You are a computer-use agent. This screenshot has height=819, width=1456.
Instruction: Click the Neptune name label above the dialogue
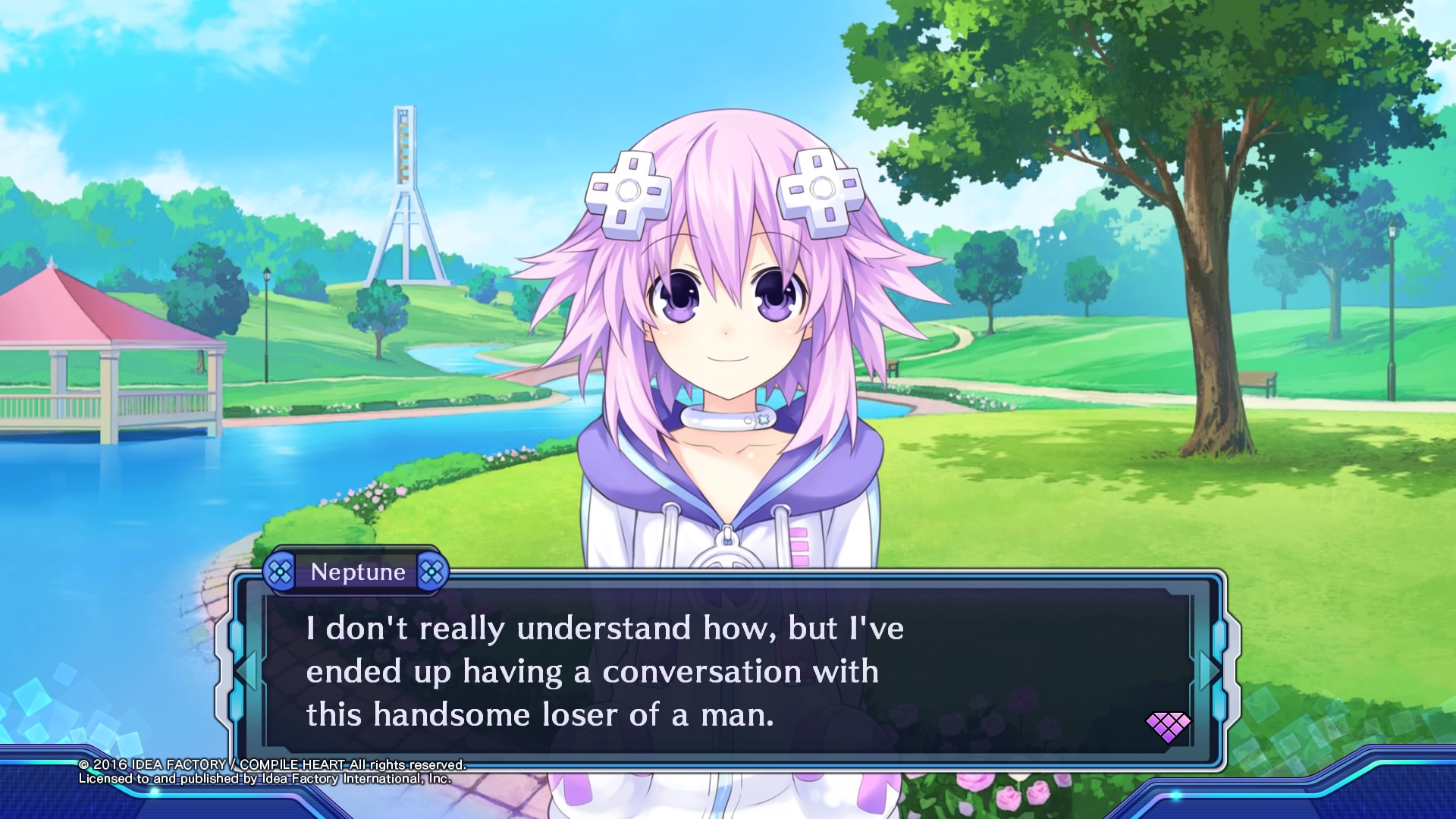[359, 572]
